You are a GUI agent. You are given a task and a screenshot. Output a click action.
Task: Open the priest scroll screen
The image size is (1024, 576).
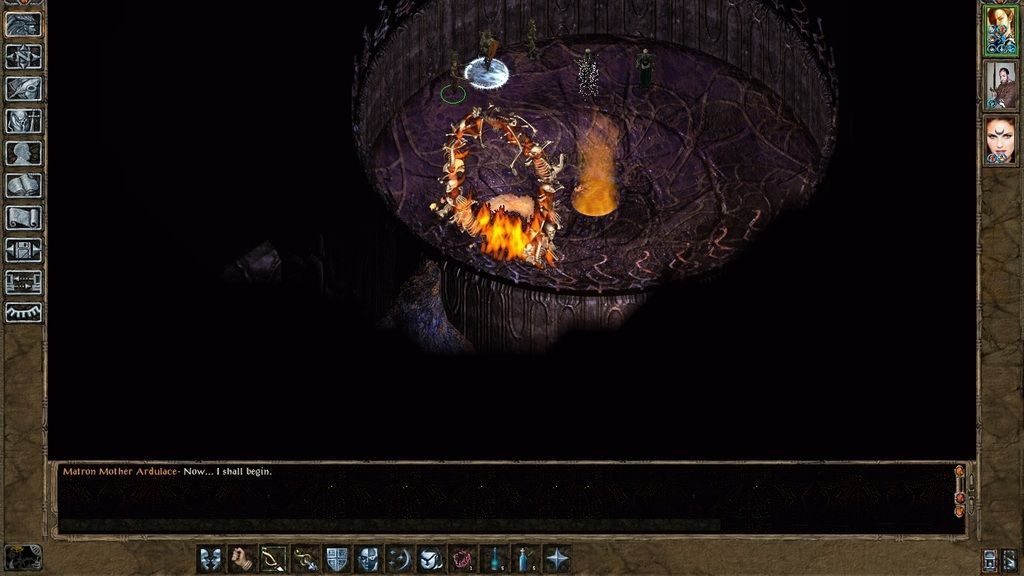point(23,217)
